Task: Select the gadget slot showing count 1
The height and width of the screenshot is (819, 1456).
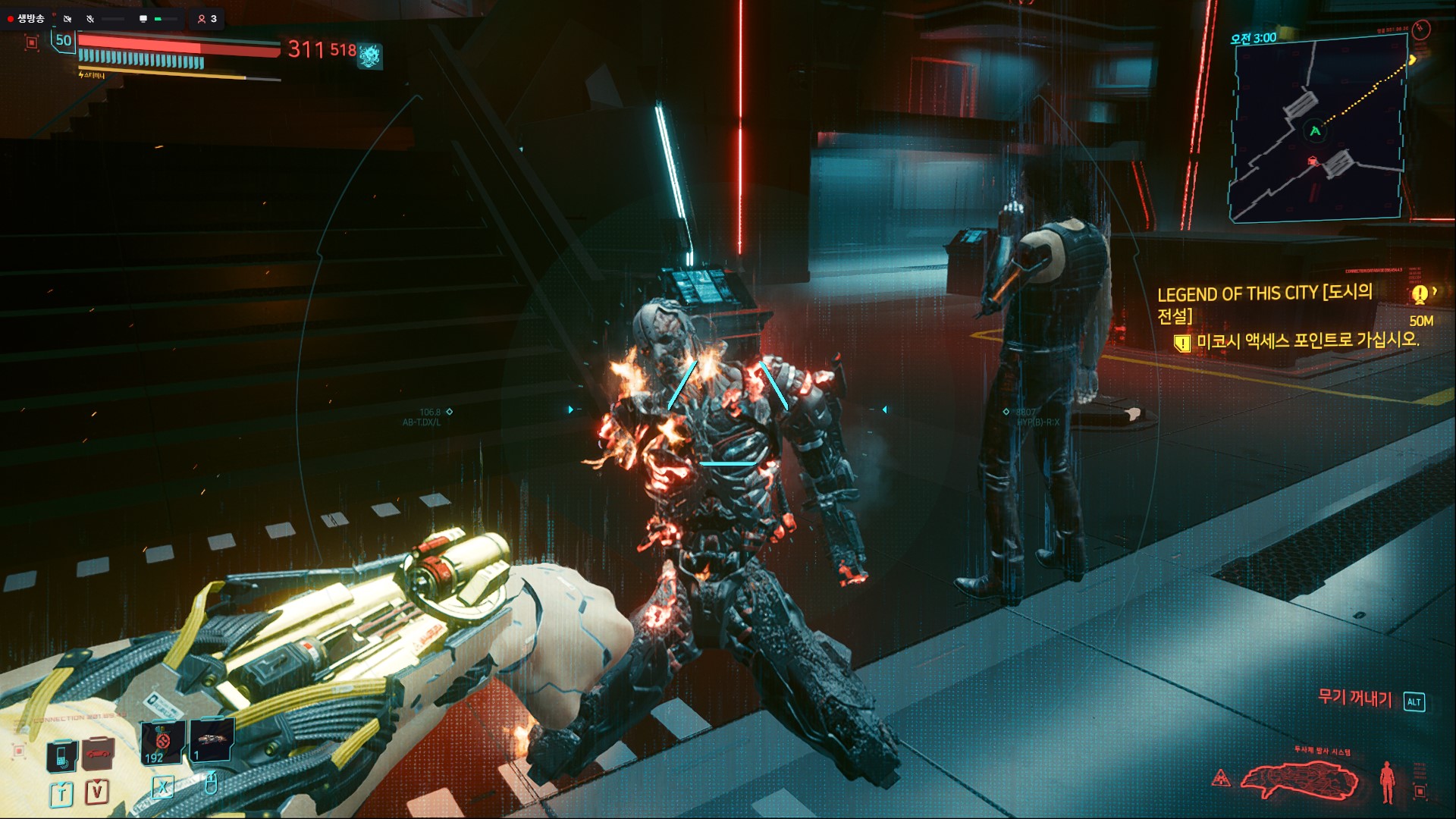Action: [212, 738]
